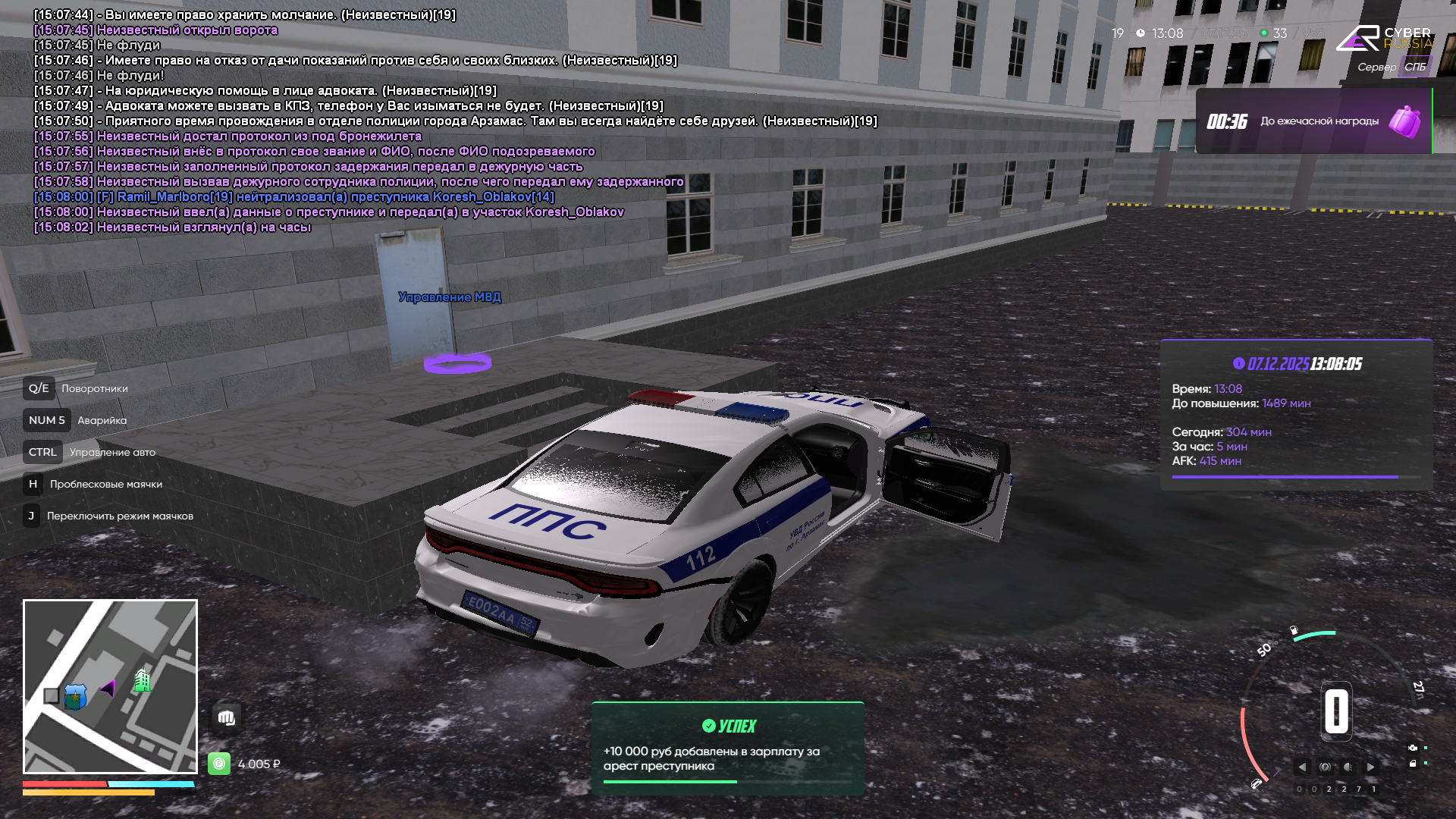Toggle the engine status indicator

point(1412,748)
